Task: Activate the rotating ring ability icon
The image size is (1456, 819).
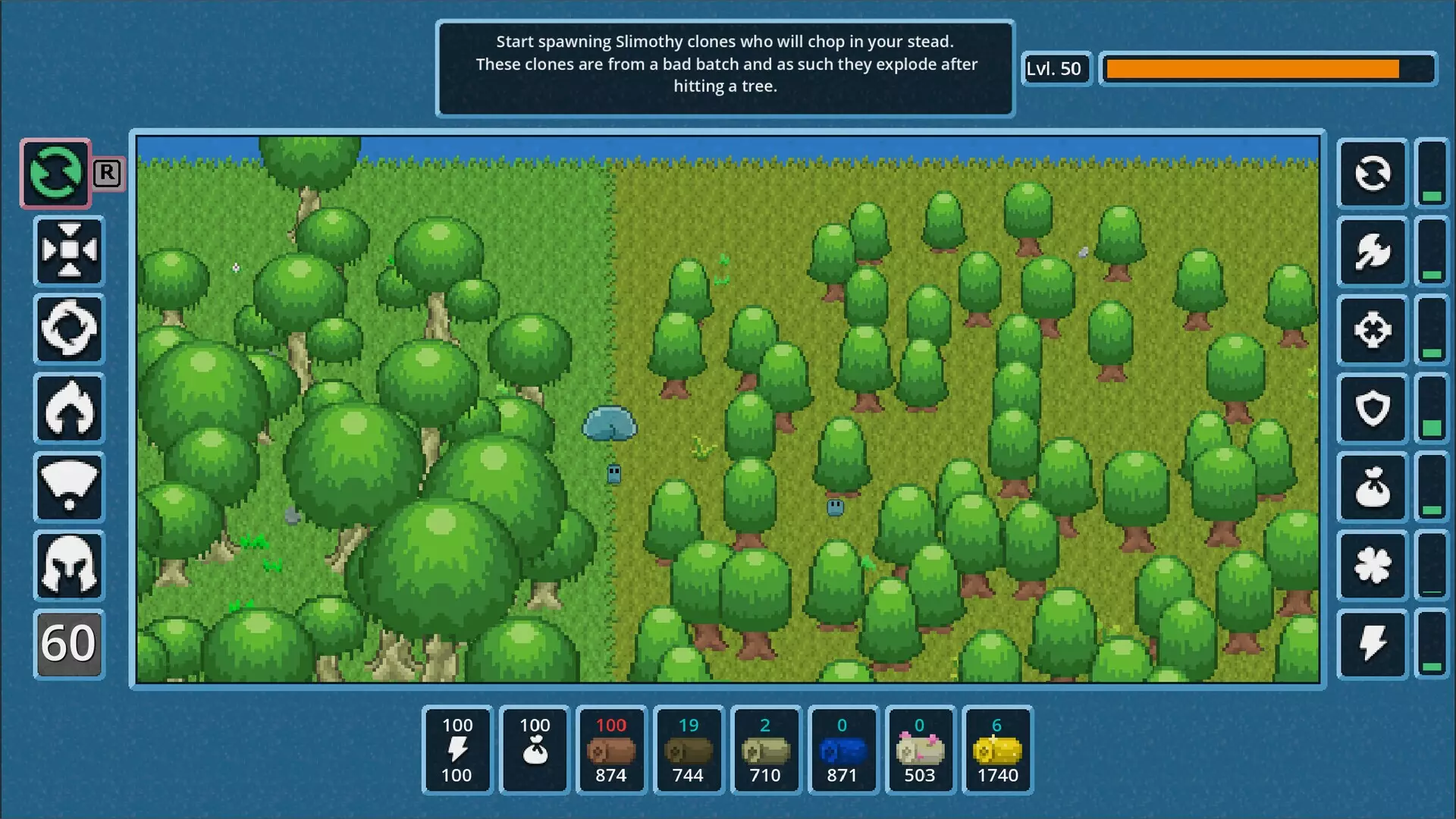Action: pos(69,330)
